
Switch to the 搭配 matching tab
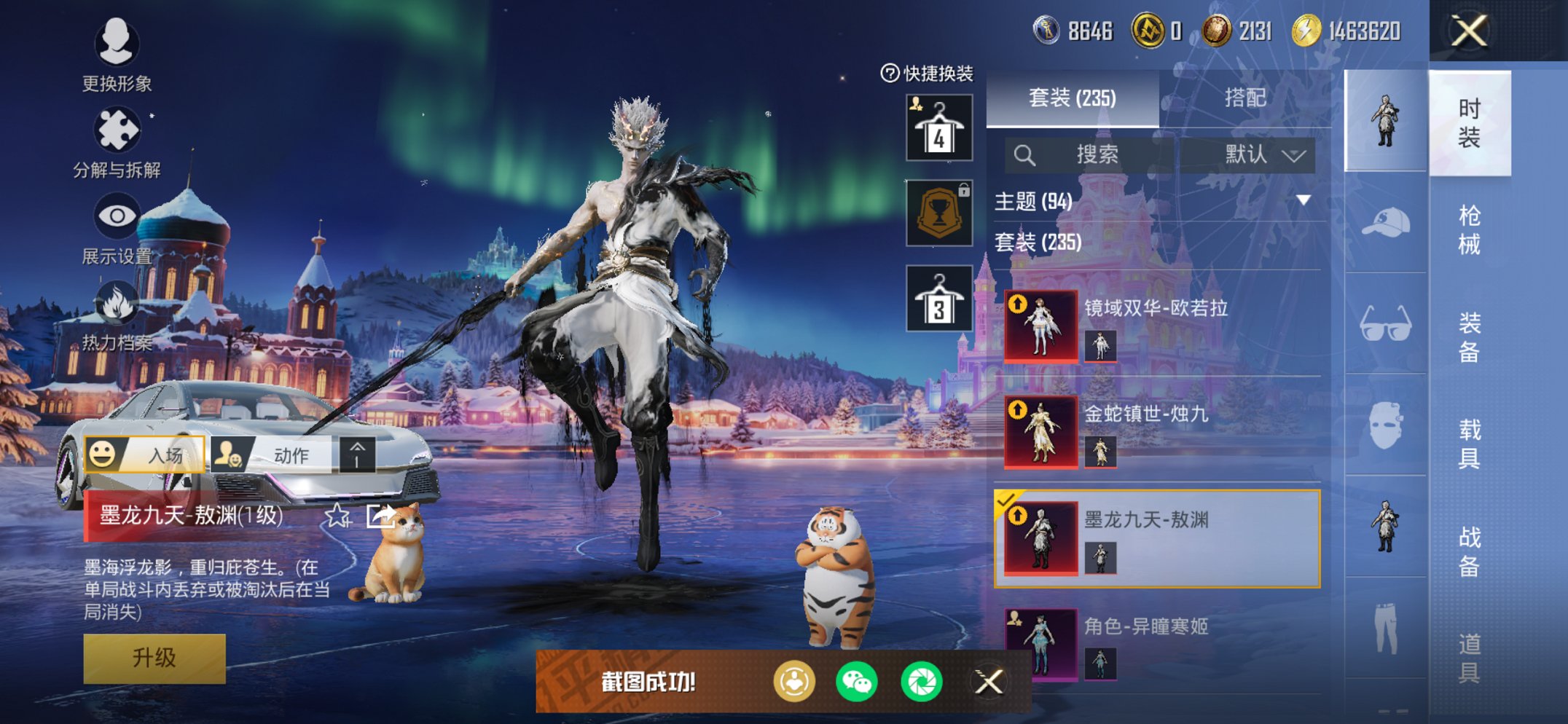pyautogui.click(x=1244, y=98)
